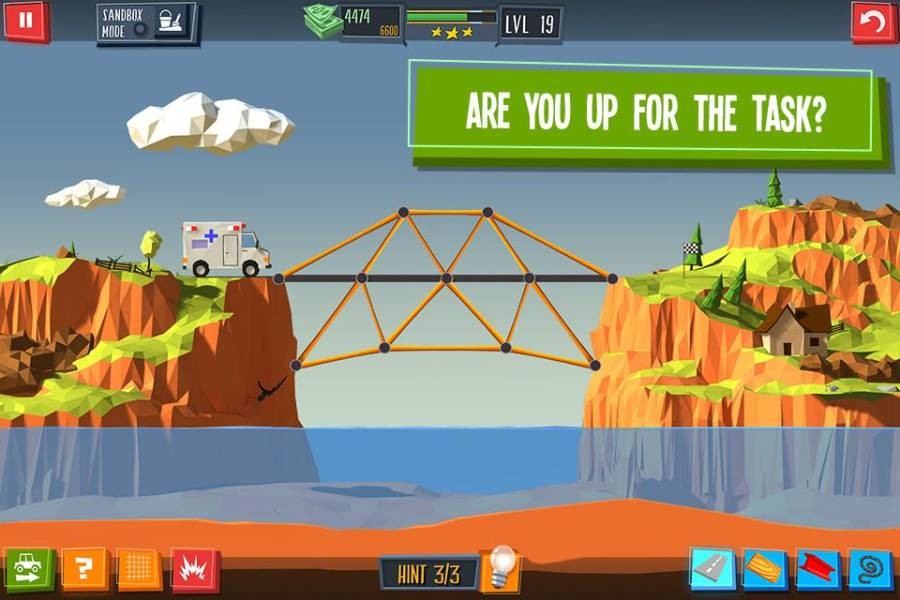Click the red undo arrow button

pyautogui.click(x=872, y=22)
